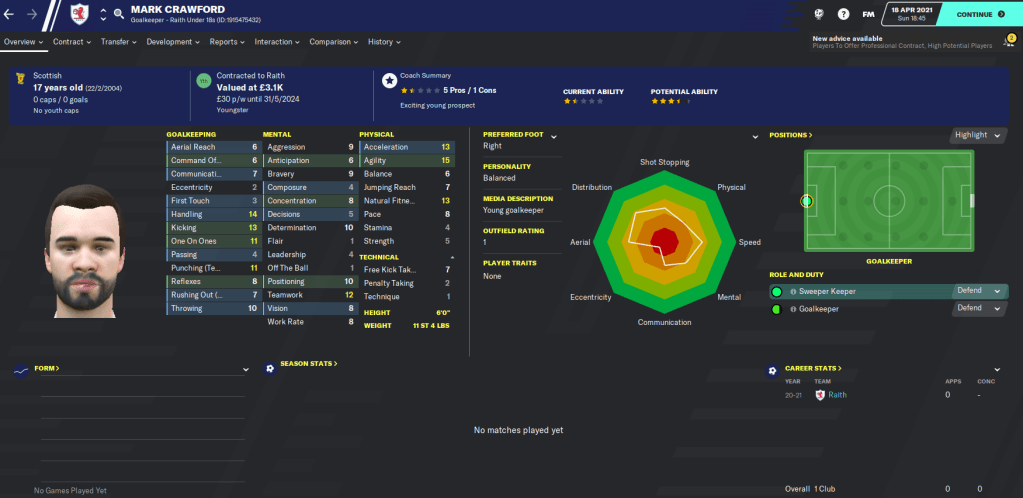Image resolution: width=1023 pixels, height=498 pixels.
Task: Open the Overview tab menu
Action: point(24,42)
